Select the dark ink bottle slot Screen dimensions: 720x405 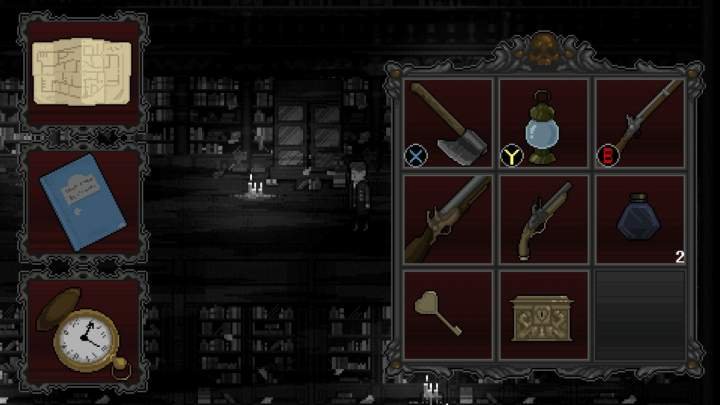(x=640, y=220)
